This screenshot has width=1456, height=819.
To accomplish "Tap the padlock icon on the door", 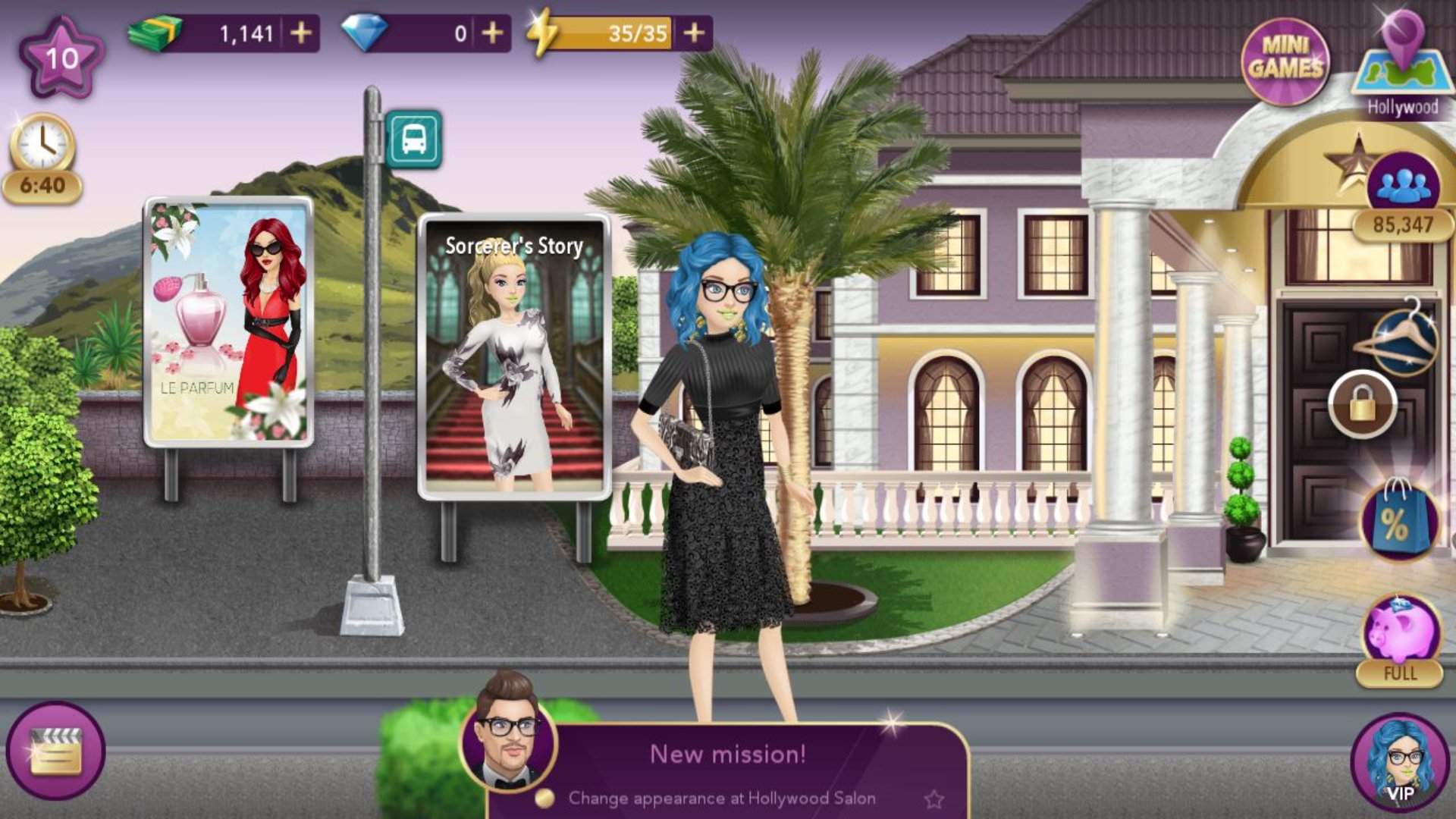I will tap(1362, 404).
